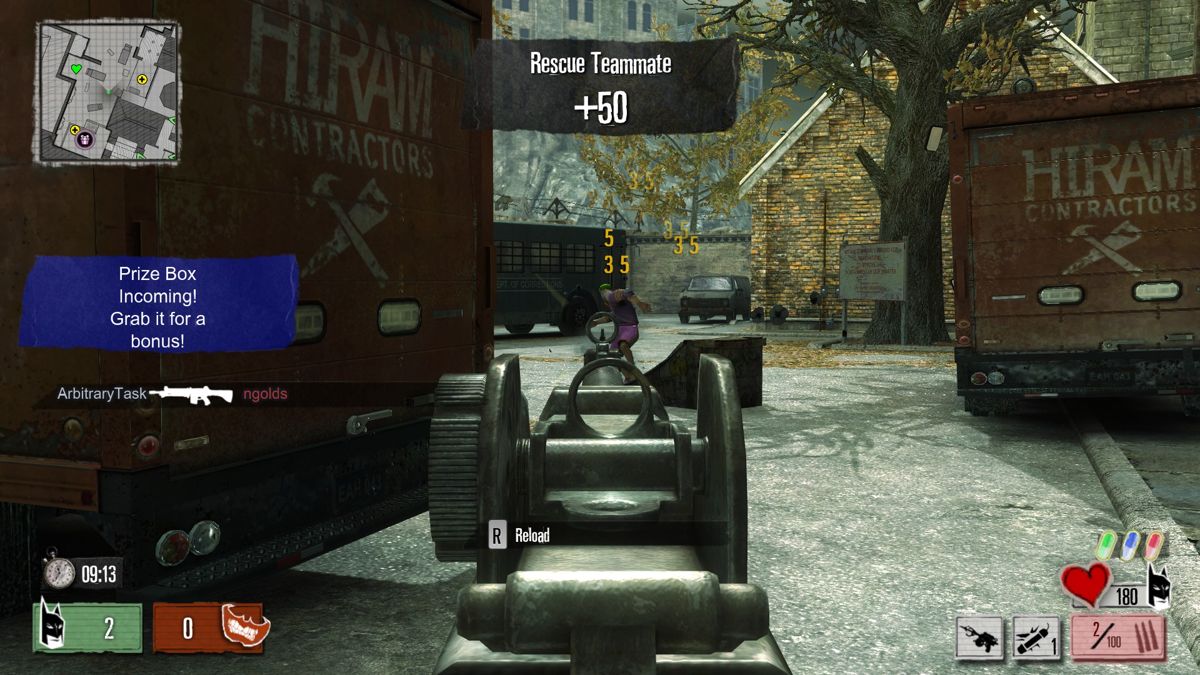Select the prize box marker on minimap
Image resolution: width=1200 pixels, height=675 pixels.
pyautogui.click(x=85, y=139)
